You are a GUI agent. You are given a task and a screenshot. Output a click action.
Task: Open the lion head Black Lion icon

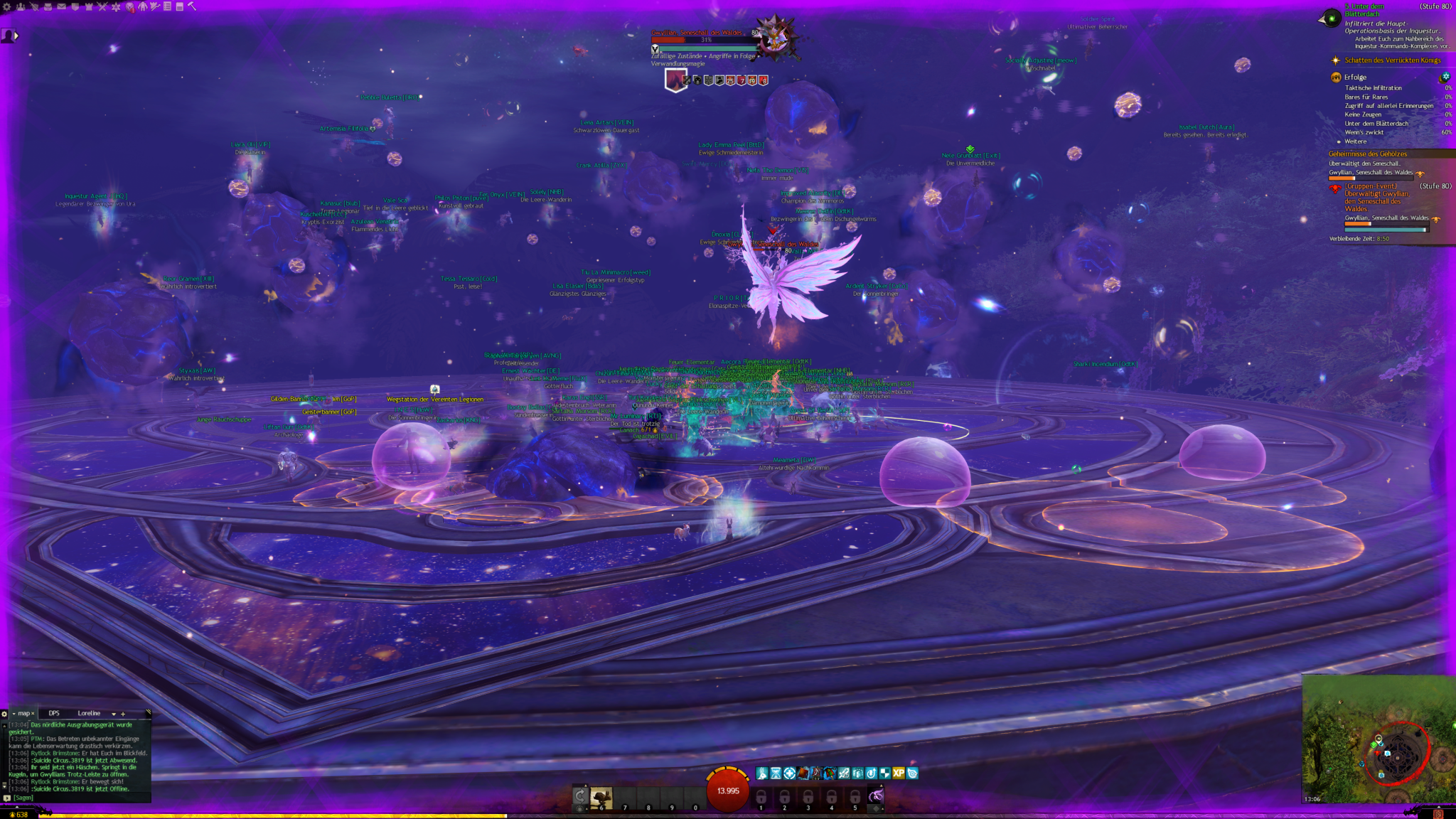130,6
